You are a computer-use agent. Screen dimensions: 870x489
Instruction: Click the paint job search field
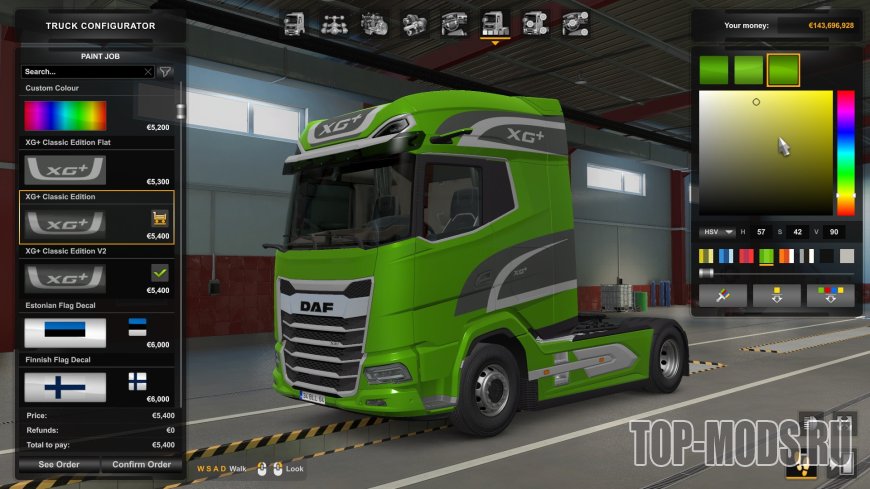(82, 72)
